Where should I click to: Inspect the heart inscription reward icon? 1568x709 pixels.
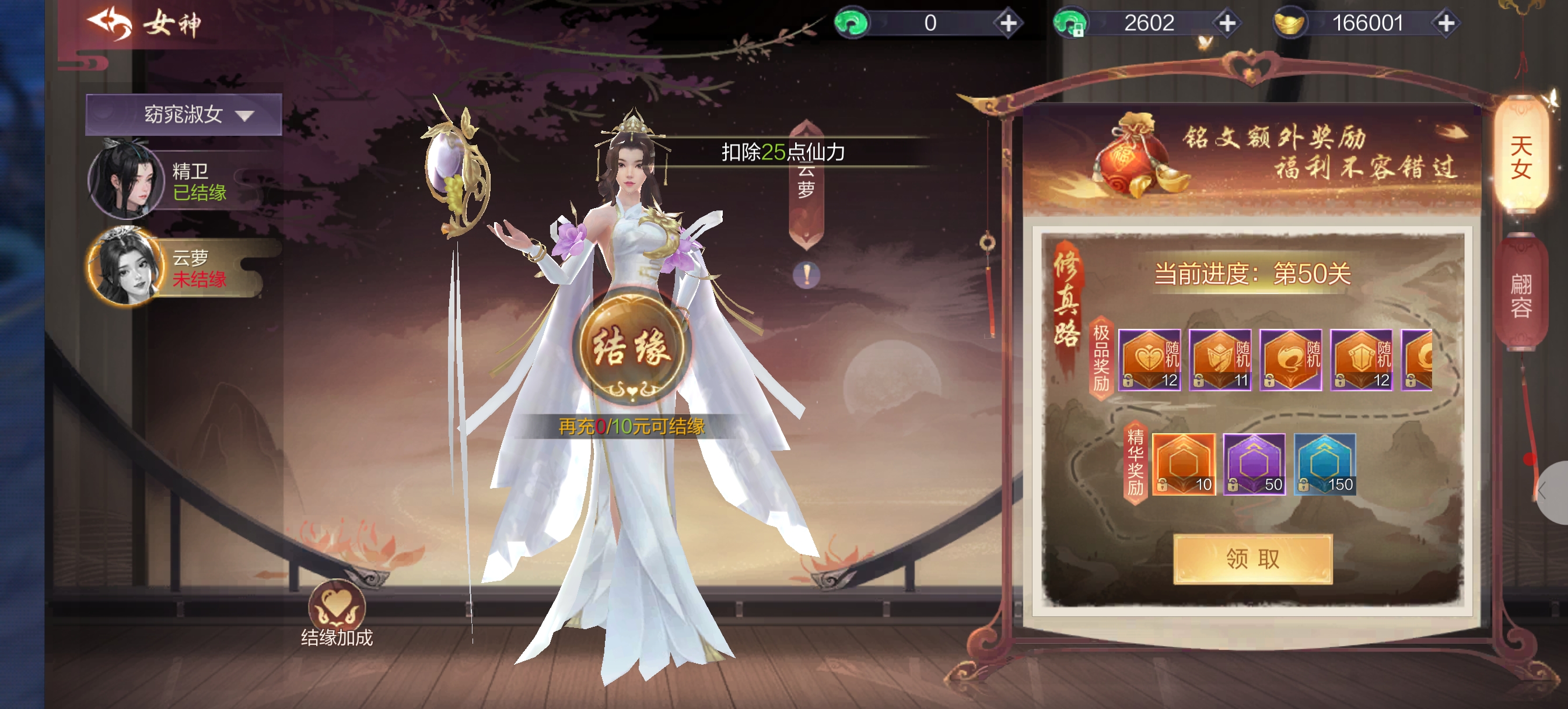point(1149,360)
